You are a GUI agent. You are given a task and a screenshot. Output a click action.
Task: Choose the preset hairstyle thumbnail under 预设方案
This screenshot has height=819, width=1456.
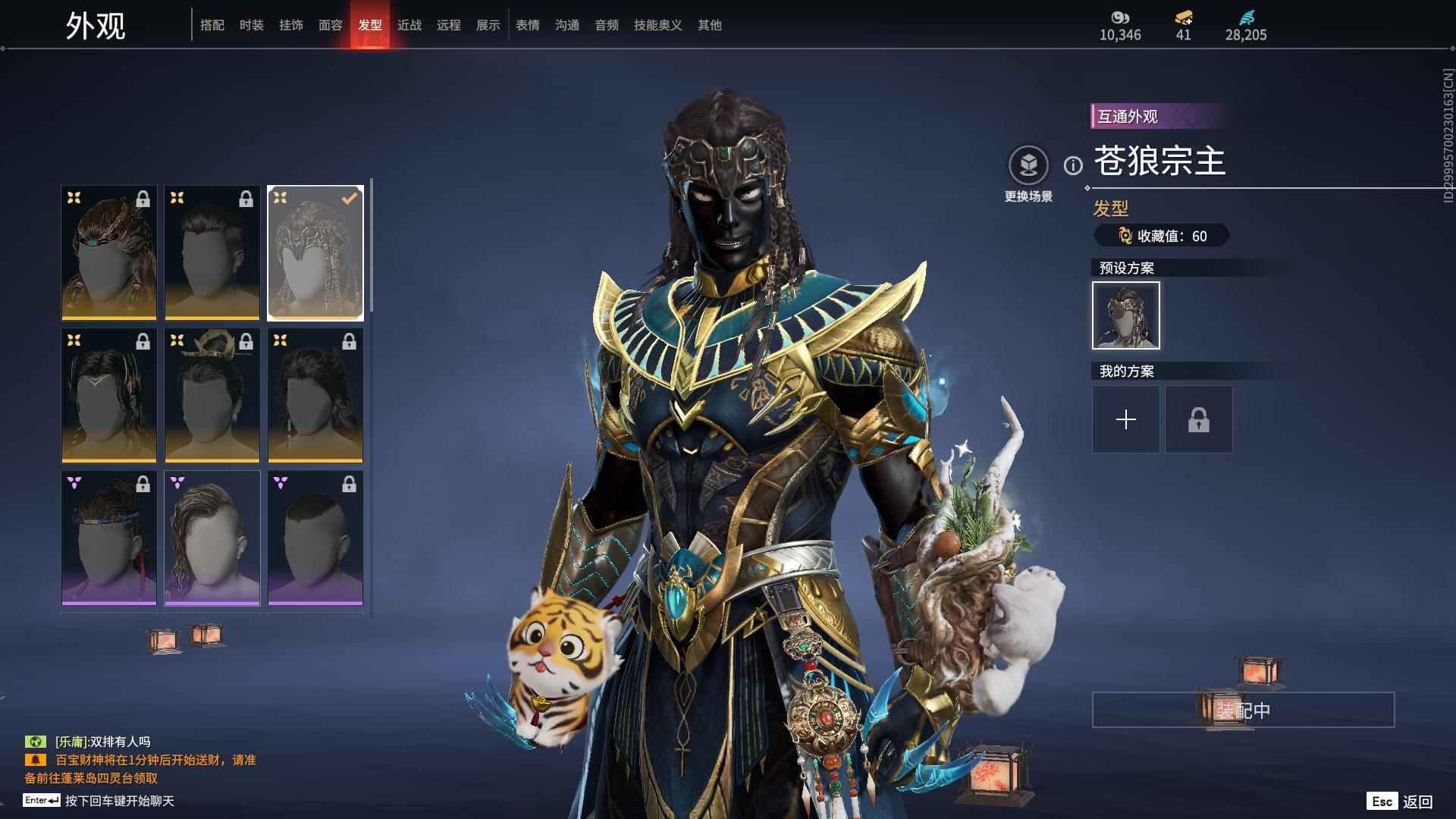point(1126,315)
